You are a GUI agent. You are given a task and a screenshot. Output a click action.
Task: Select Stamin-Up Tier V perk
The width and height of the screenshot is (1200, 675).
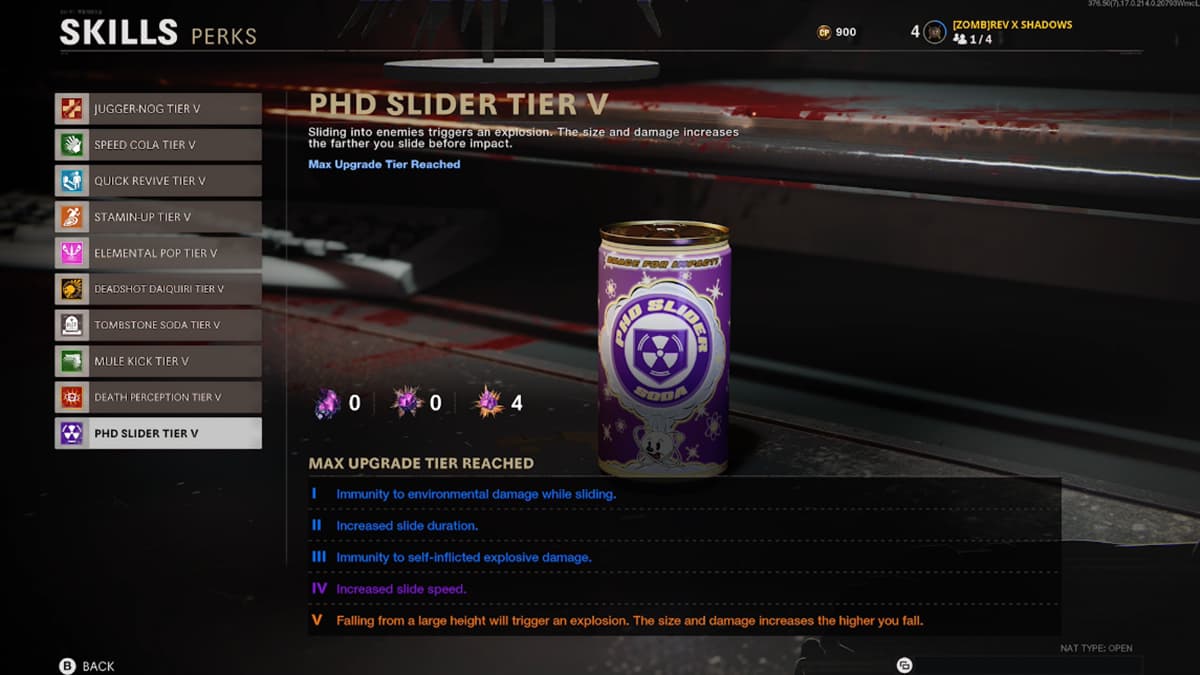(158, 217)
